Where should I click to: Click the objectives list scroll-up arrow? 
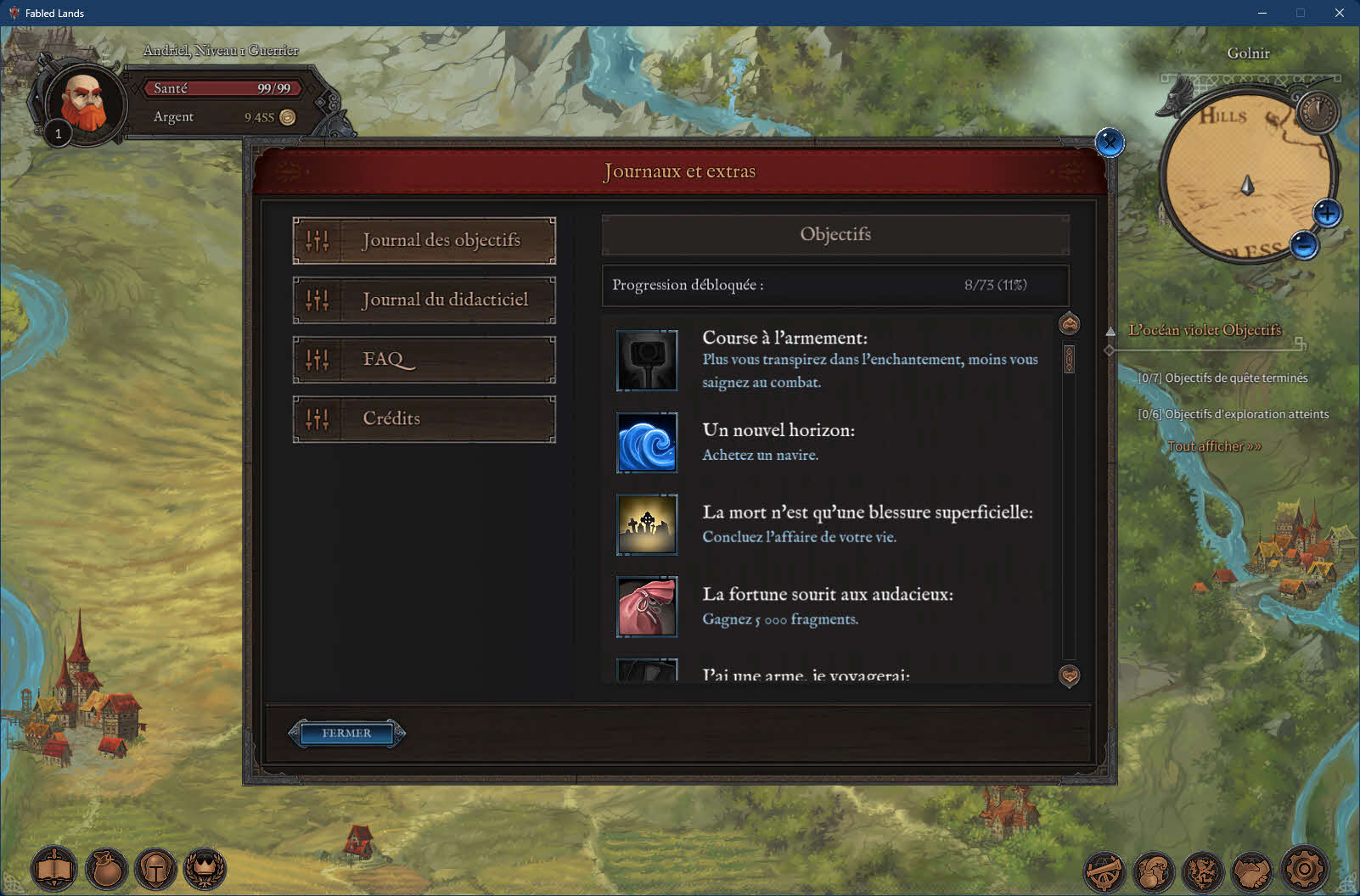tap(1070, 323)
